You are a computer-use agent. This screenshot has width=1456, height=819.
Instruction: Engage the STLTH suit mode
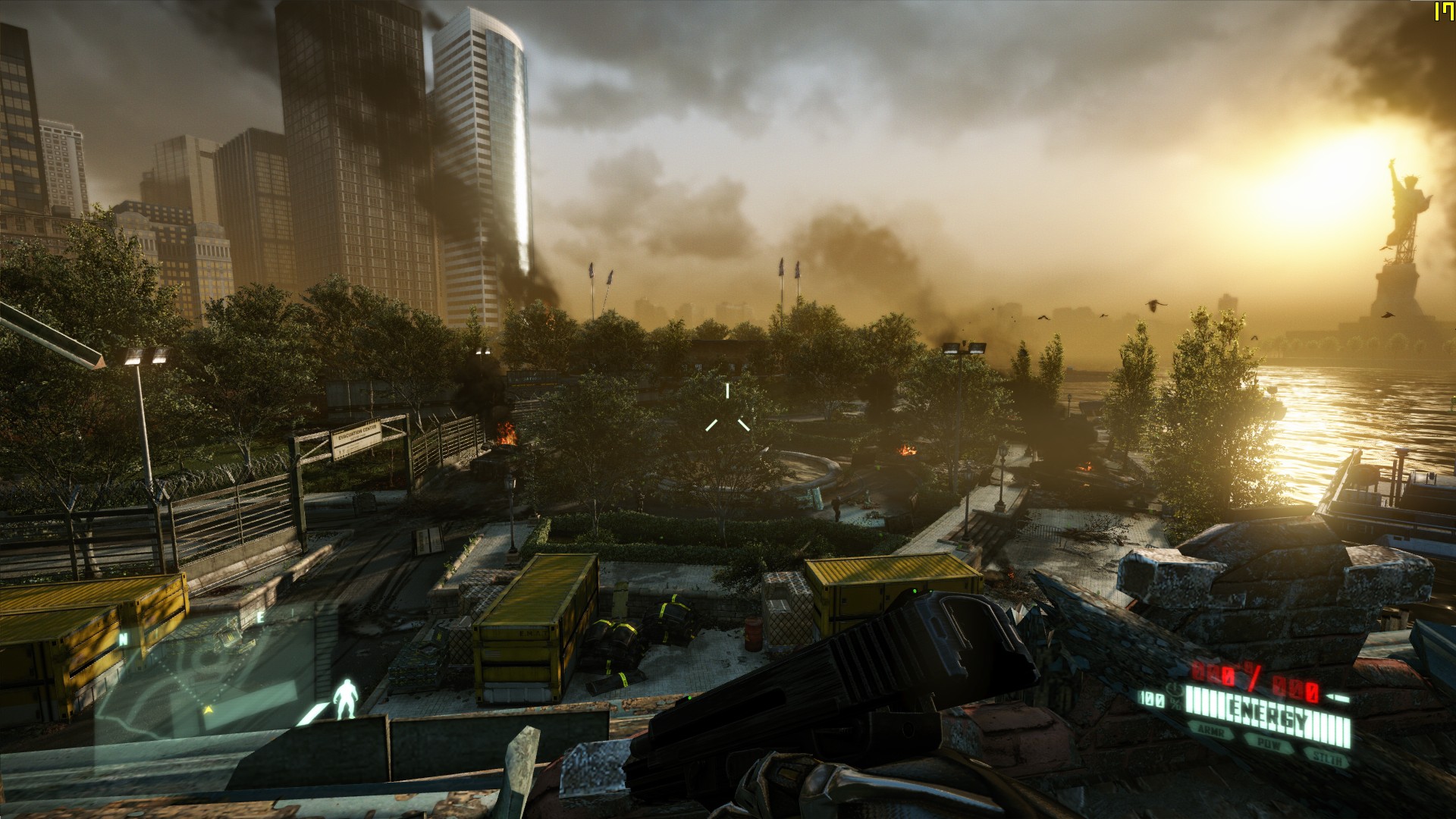coord(1326,757)
